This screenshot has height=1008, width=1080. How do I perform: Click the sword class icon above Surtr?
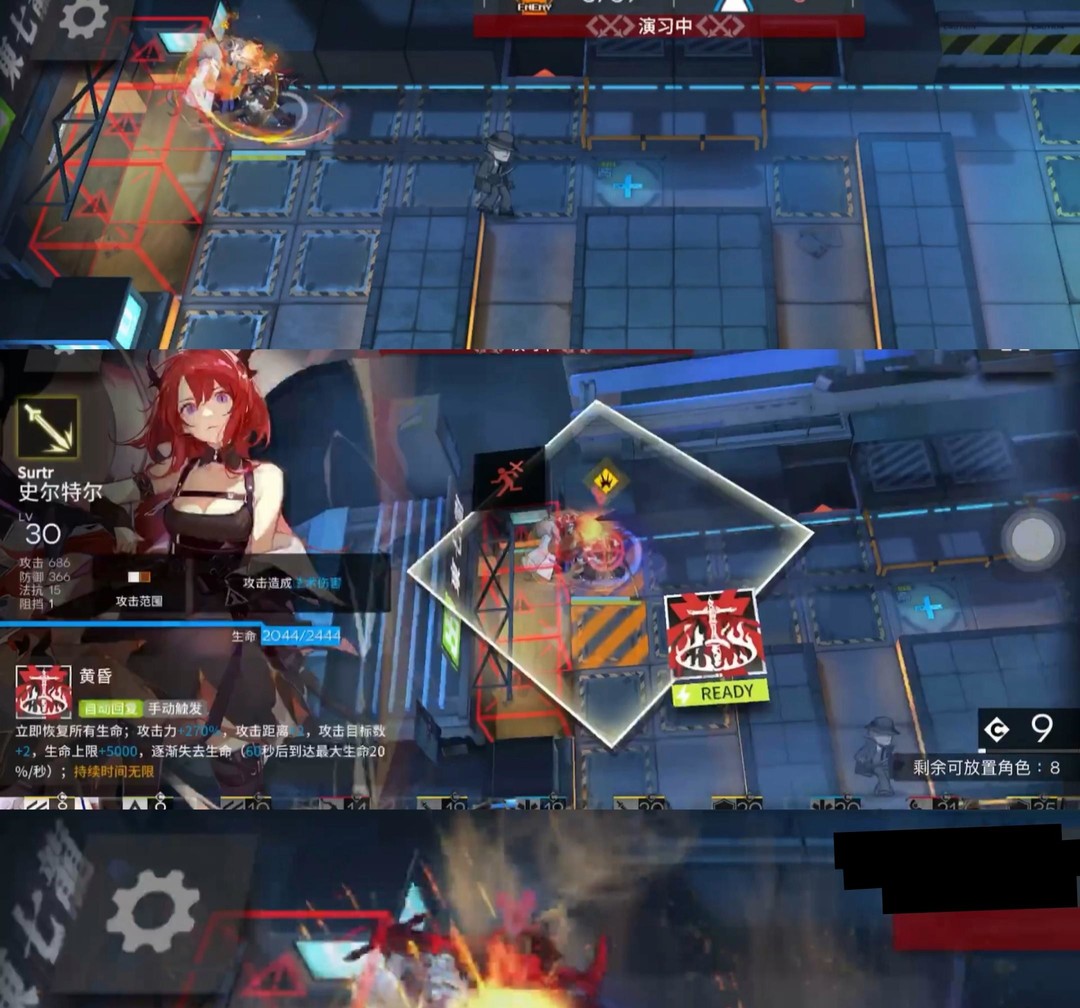47,428
